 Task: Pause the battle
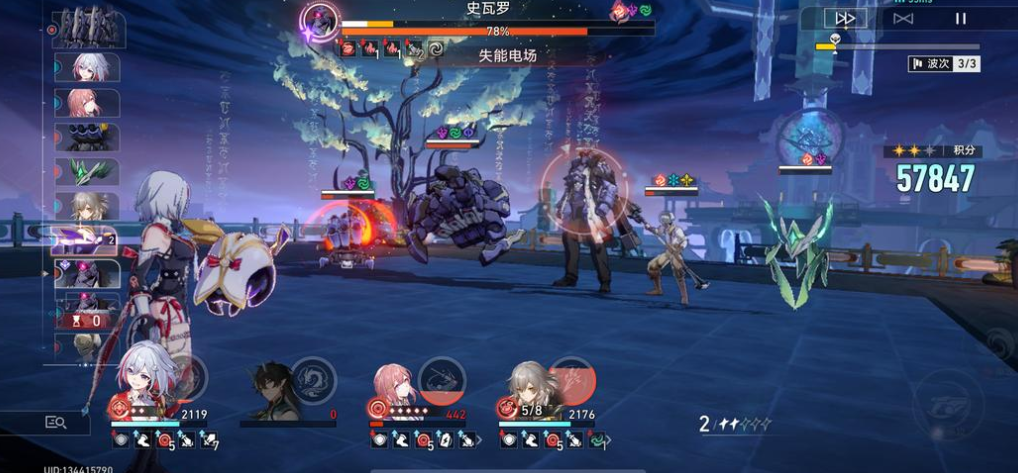tap(960, 18)
